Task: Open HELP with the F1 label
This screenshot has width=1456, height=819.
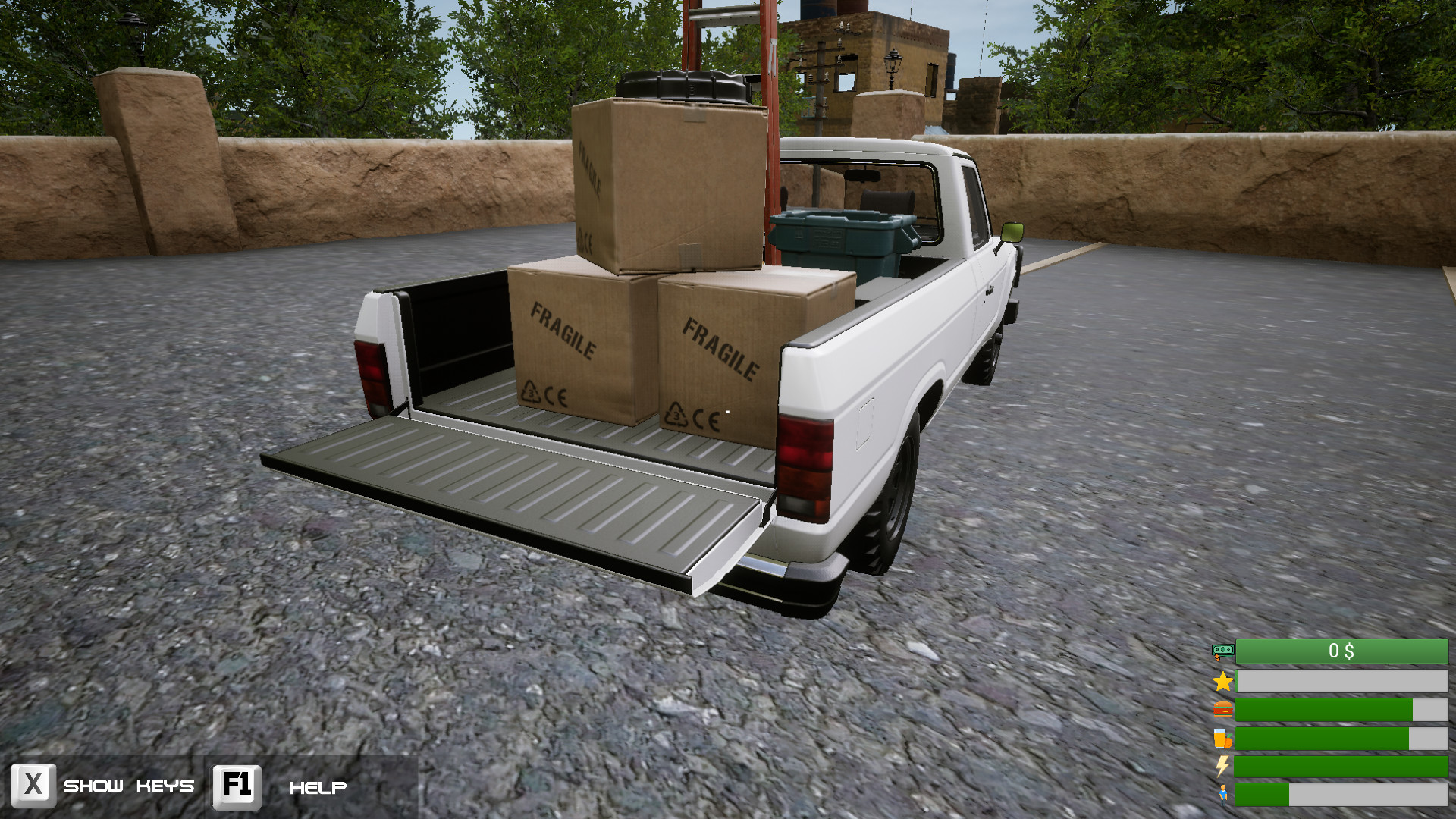Action: coord(318,789)
